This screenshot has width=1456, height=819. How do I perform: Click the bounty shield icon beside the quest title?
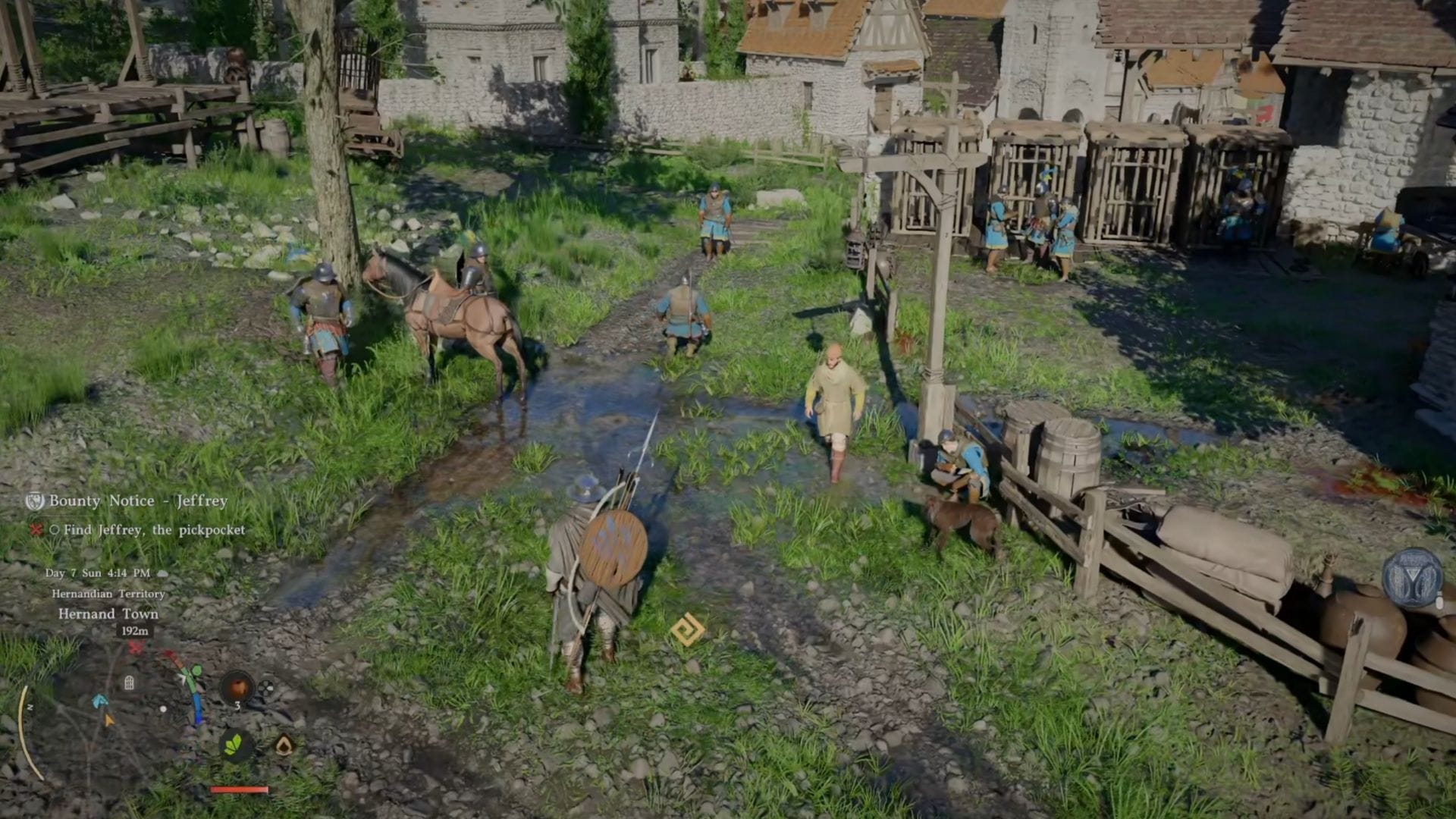click(x=36, y=501)
